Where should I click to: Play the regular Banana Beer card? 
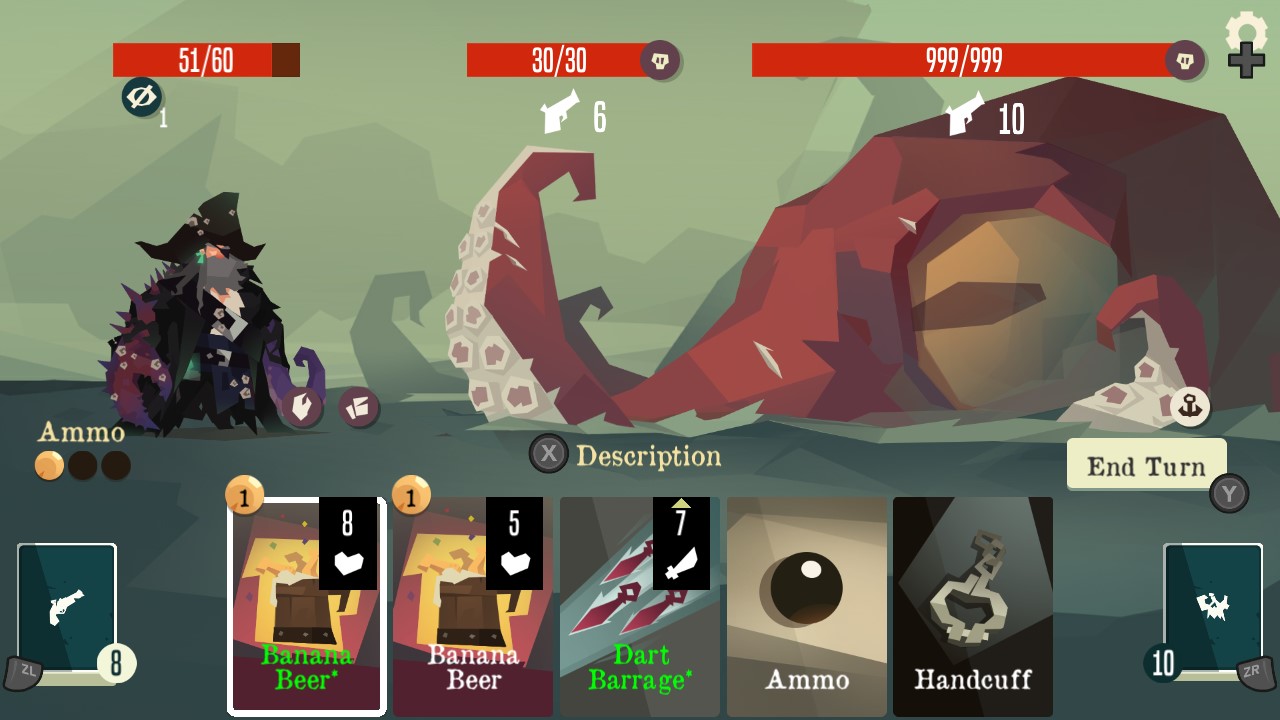tap(472, 605)
